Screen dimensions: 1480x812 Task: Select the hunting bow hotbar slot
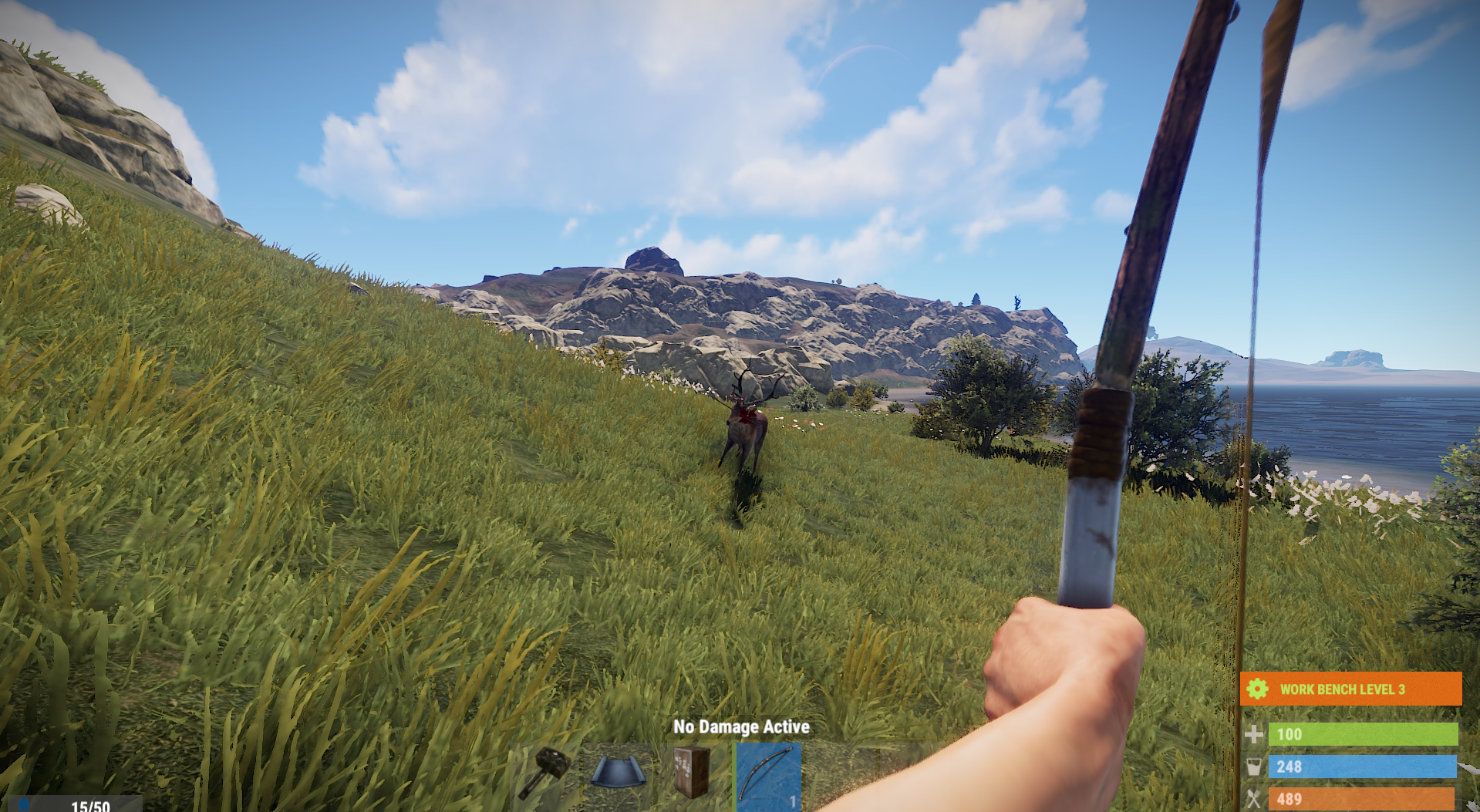[x=768, y=776]
